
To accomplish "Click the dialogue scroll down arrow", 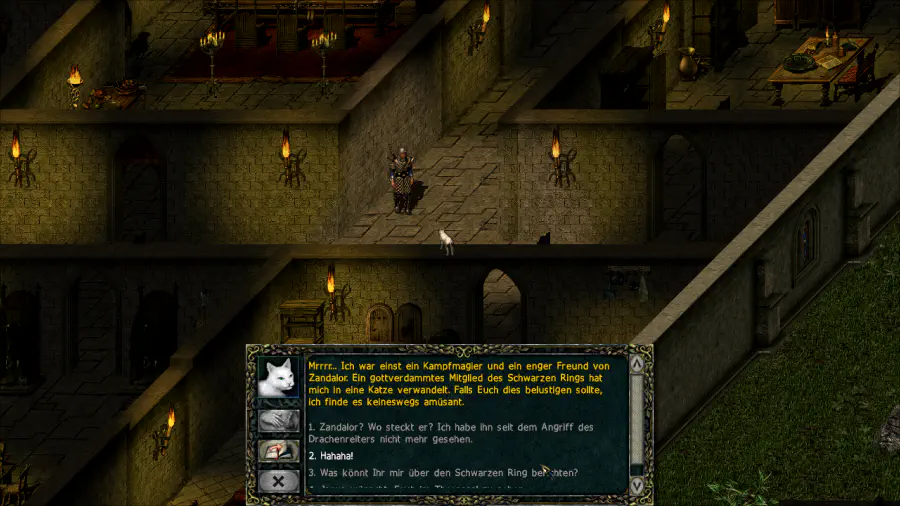I will 636,485.
